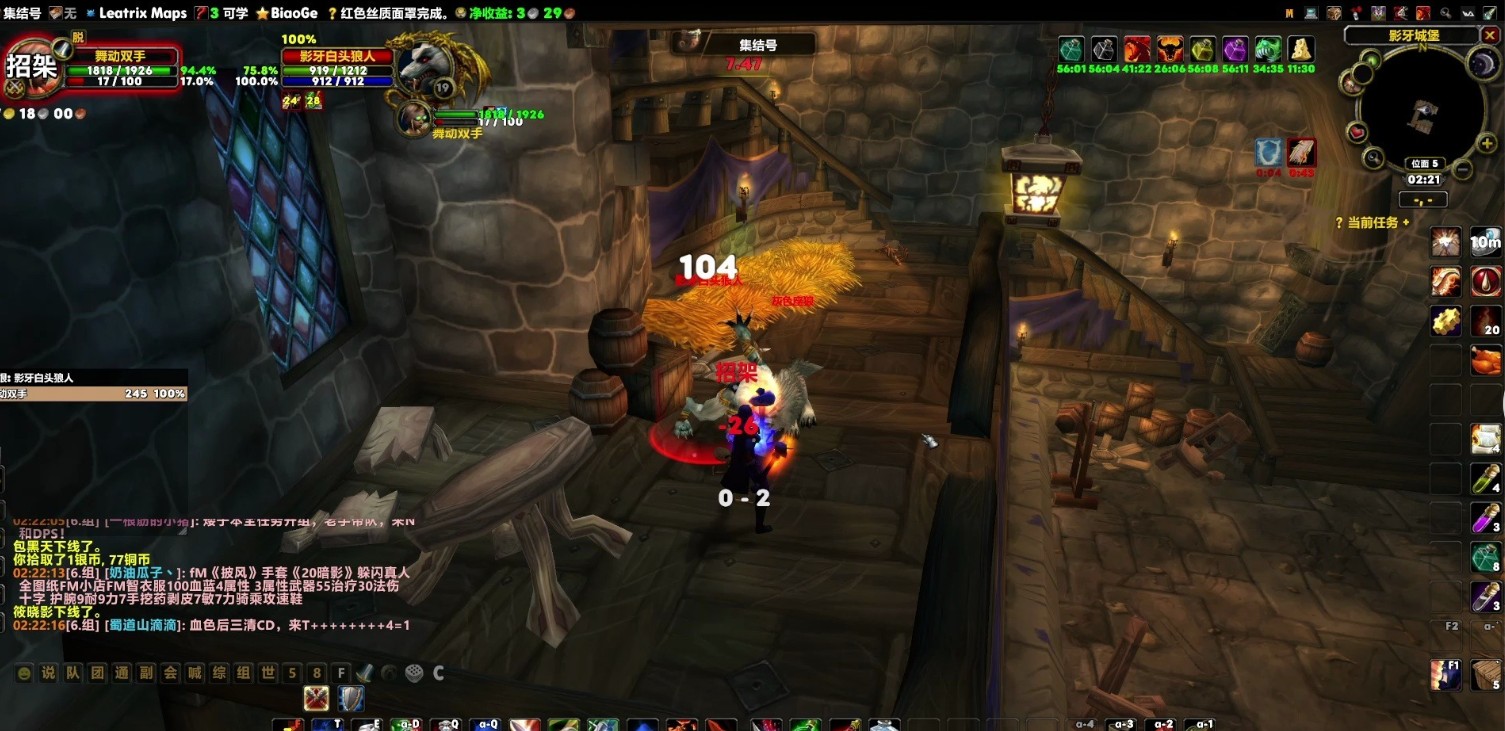Click the dice roll button in chat bar
The image size is (1505, 731).
(413, 673)
